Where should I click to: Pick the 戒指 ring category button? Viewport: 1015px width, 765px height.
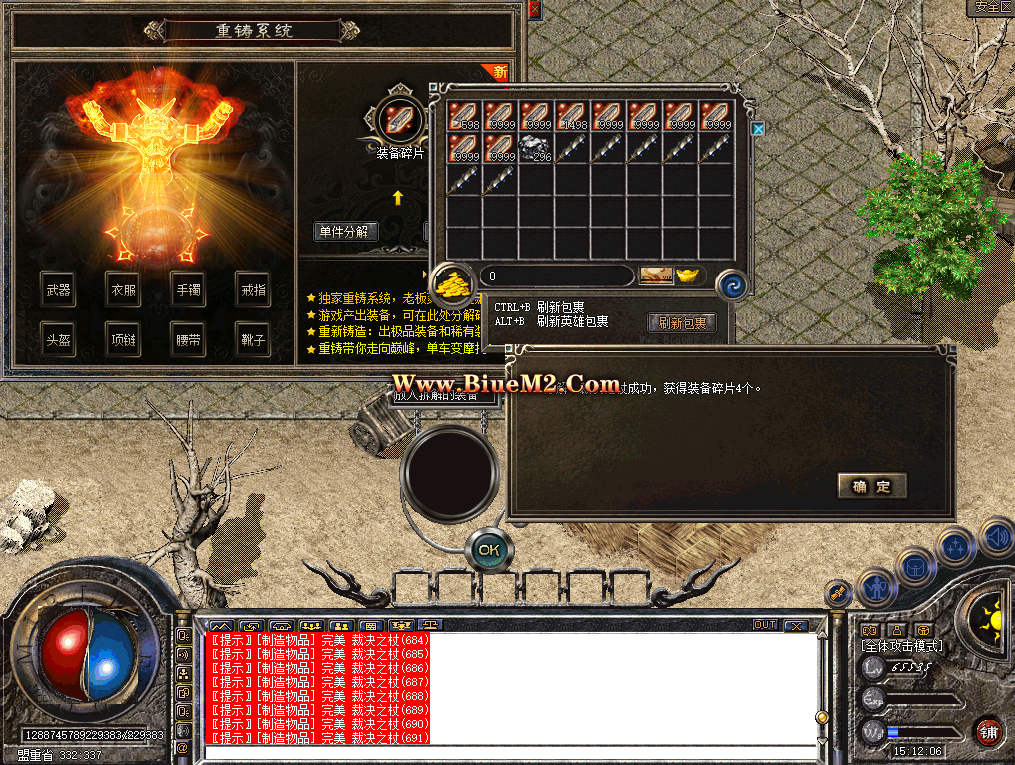pyautogui.click(x=252, y=290)
